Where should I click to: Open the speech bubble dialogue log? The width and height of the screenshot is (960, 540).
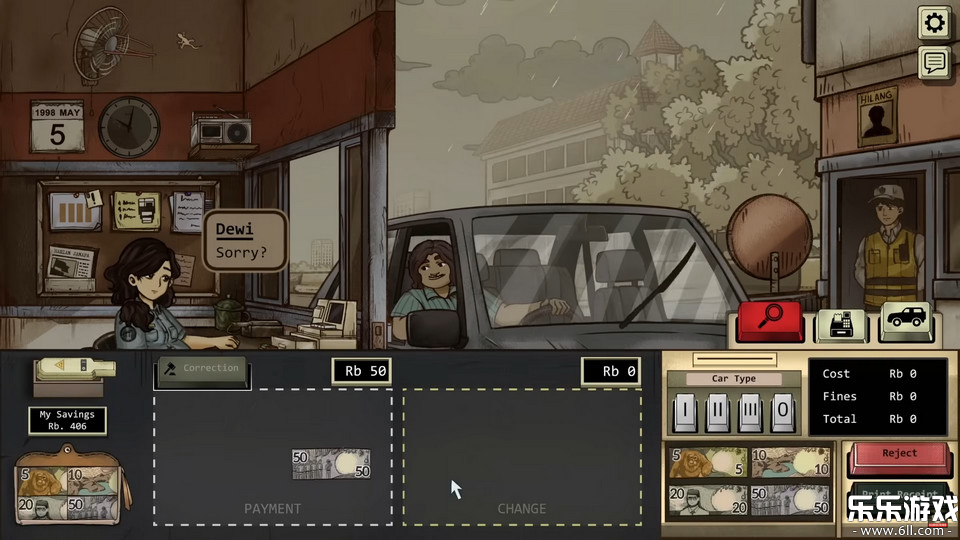point(934,63)
